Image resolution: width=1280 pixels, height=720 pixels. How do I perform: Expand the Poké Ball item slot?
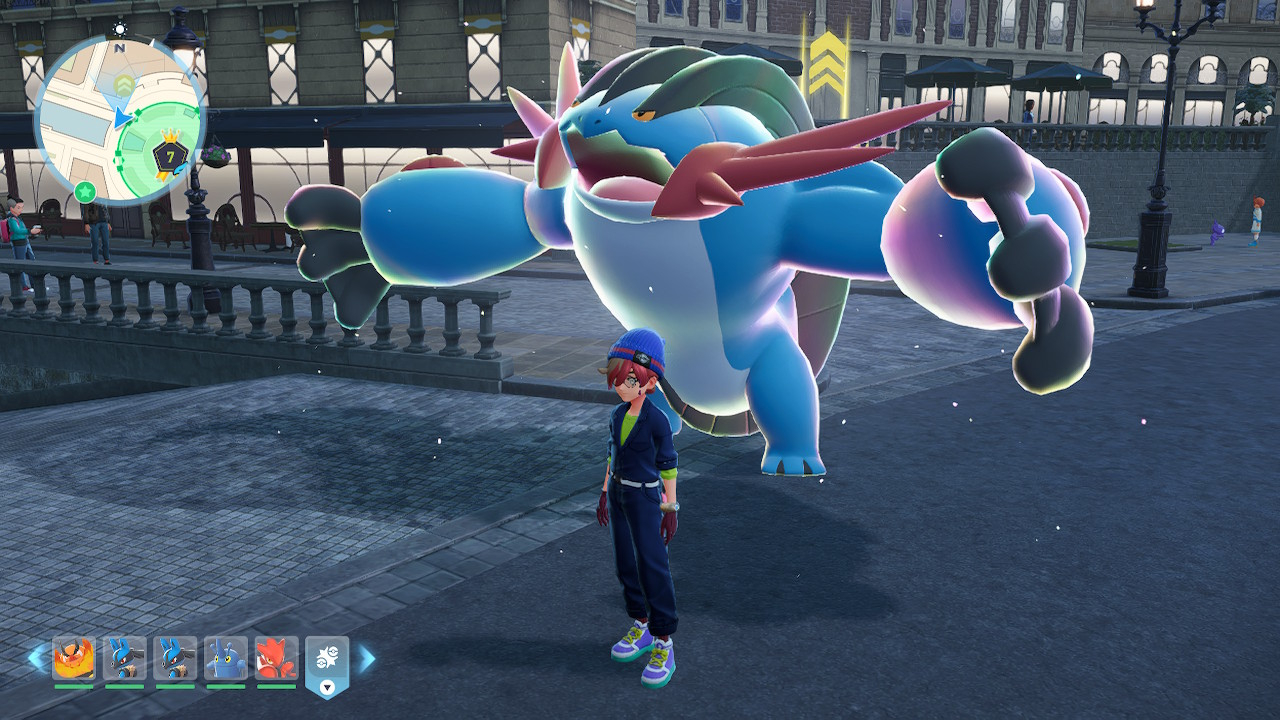pos(327,666)
